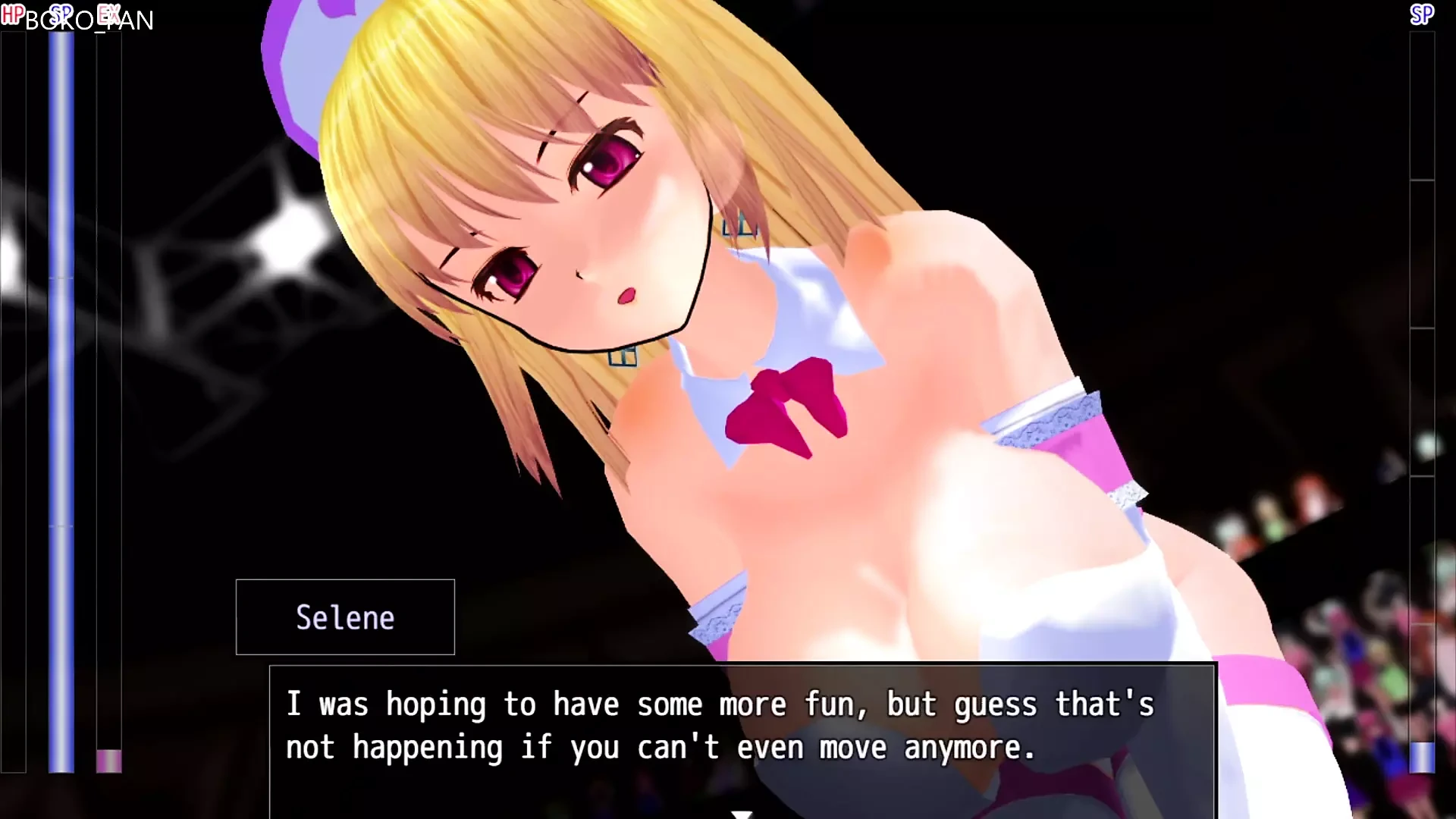
Task: Click the word Selene in the name box
Action: [345, 617]
